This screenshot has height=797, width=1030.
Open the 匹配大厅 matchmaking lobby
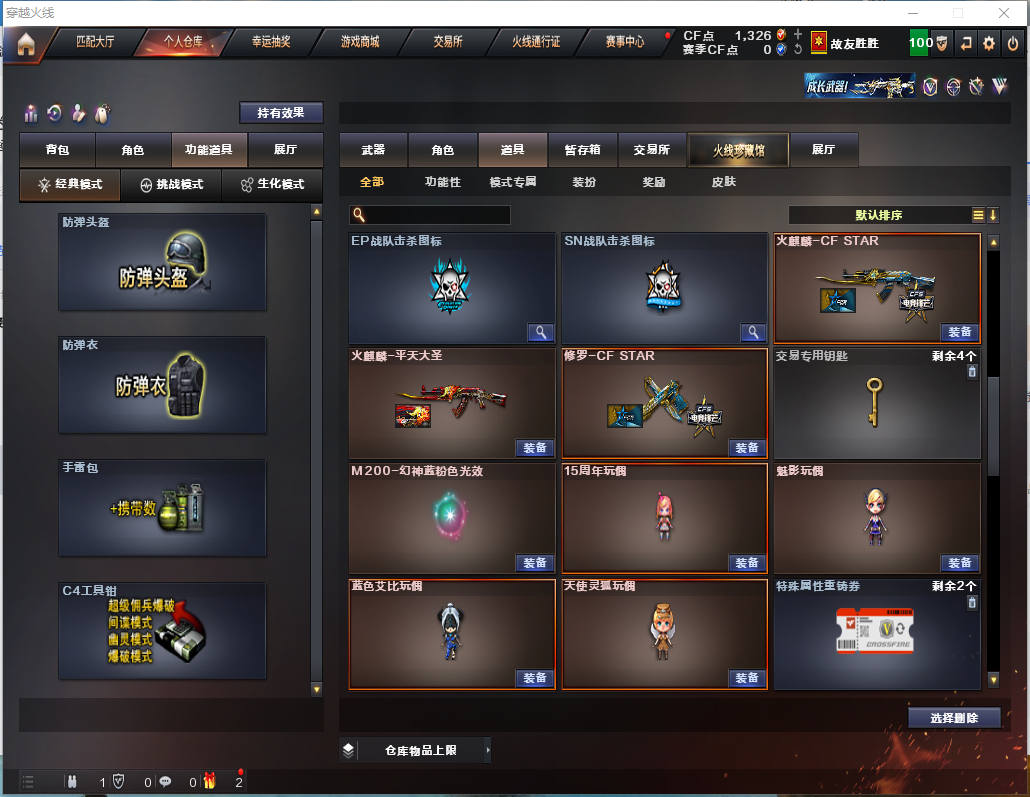click(x=96, y=42)
